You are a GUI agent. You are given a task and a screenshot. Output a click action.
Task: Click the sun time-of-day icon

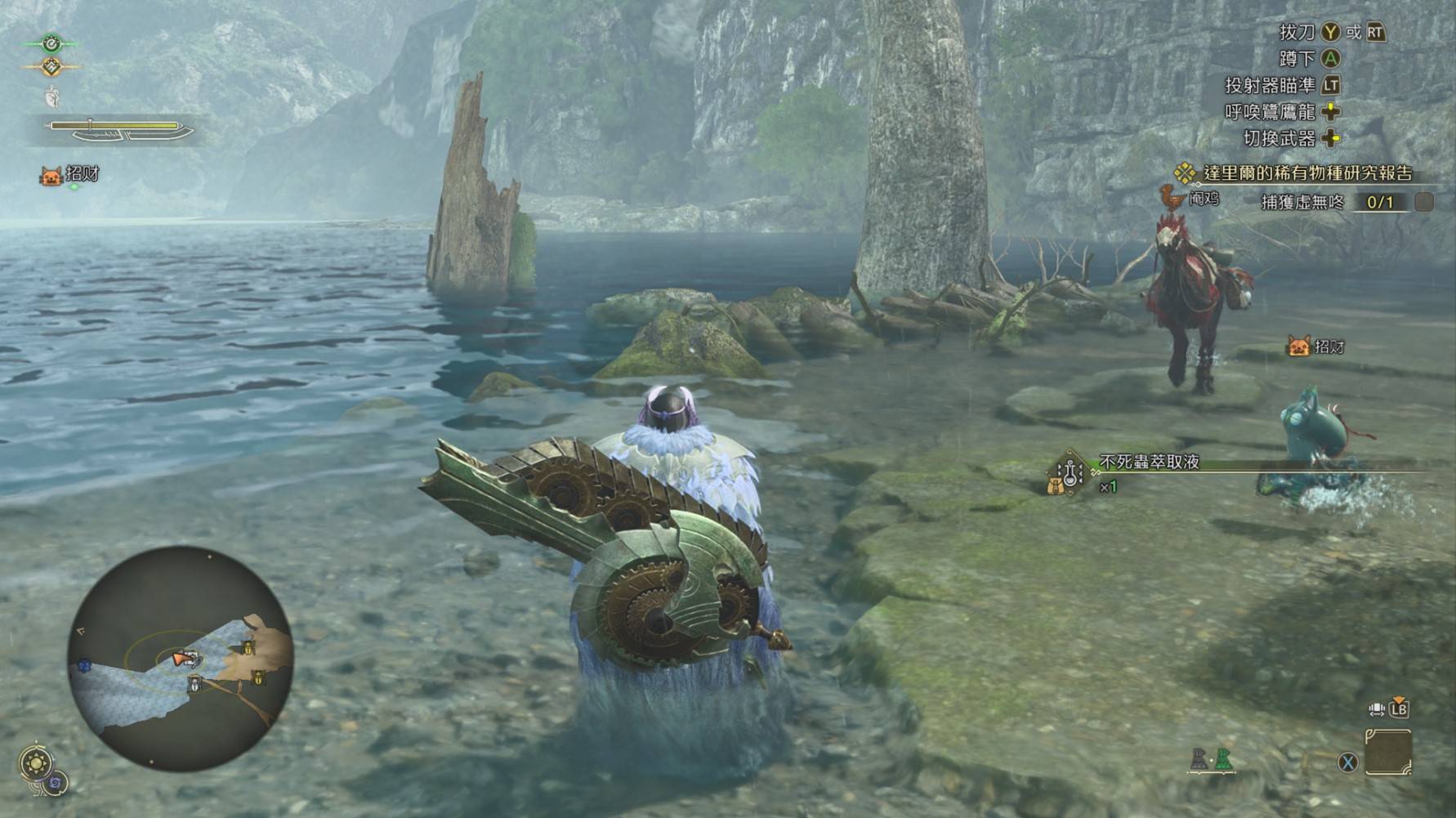[x=36, y=764]
